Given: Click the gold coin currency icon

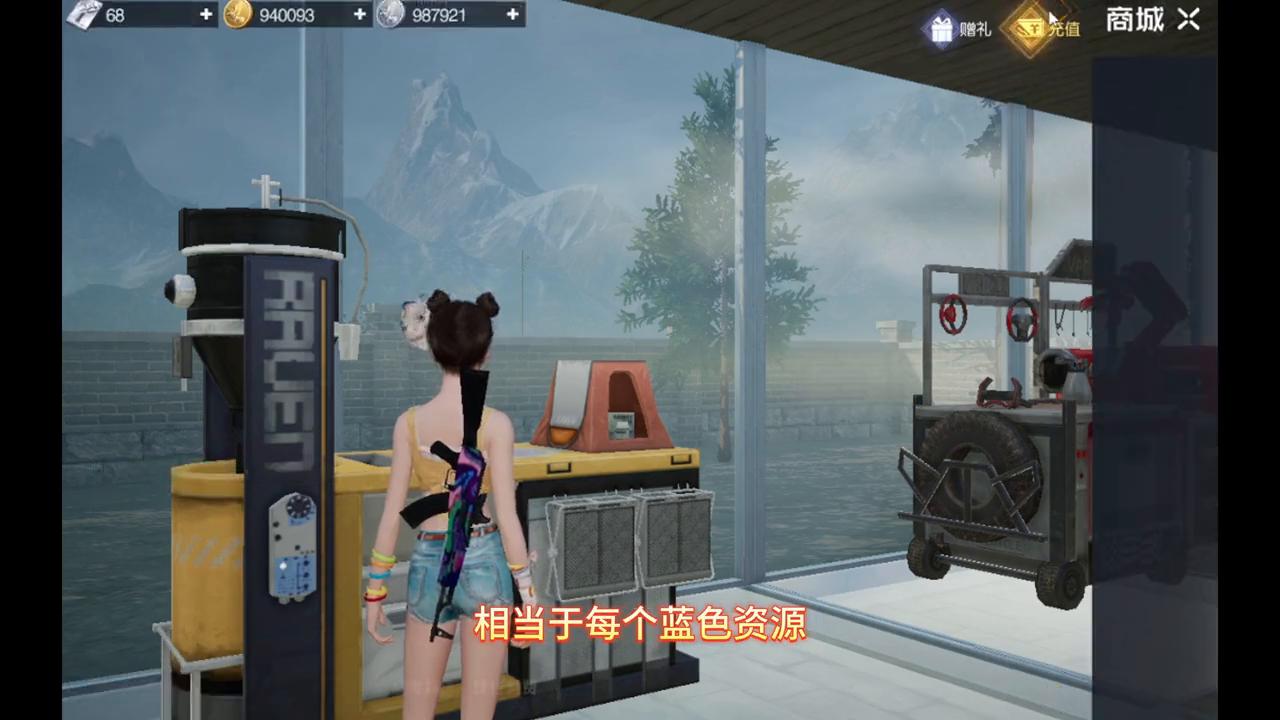Looking at the screenshot, I should click(240, 15).
